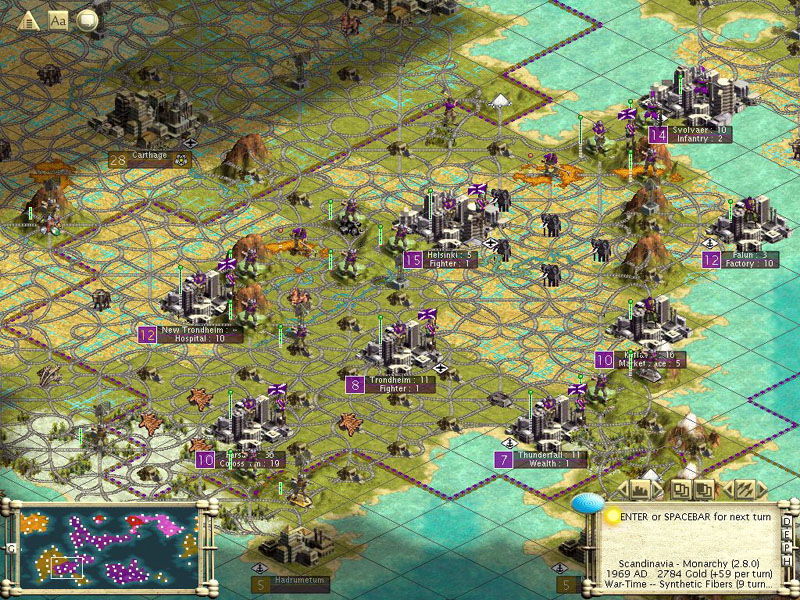Open the Civilopedia with the Aa button

pyautogui.click(x=58, y=19)
